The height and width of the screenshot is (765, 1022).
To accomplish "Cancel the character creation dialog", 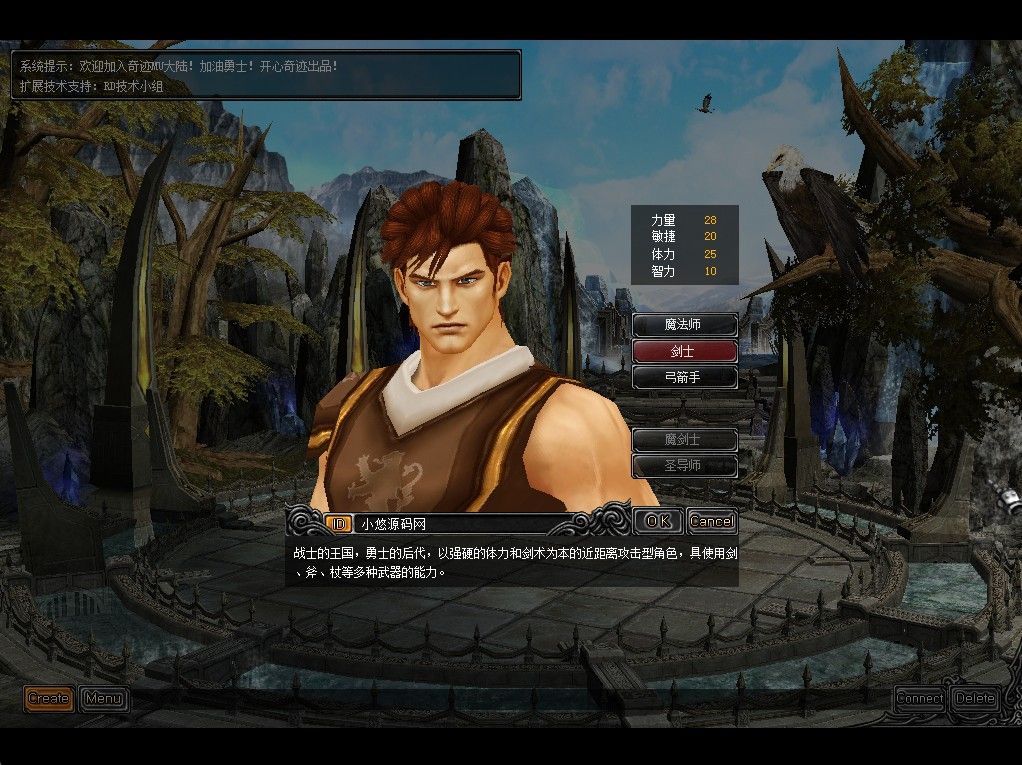I will [711, 521].
